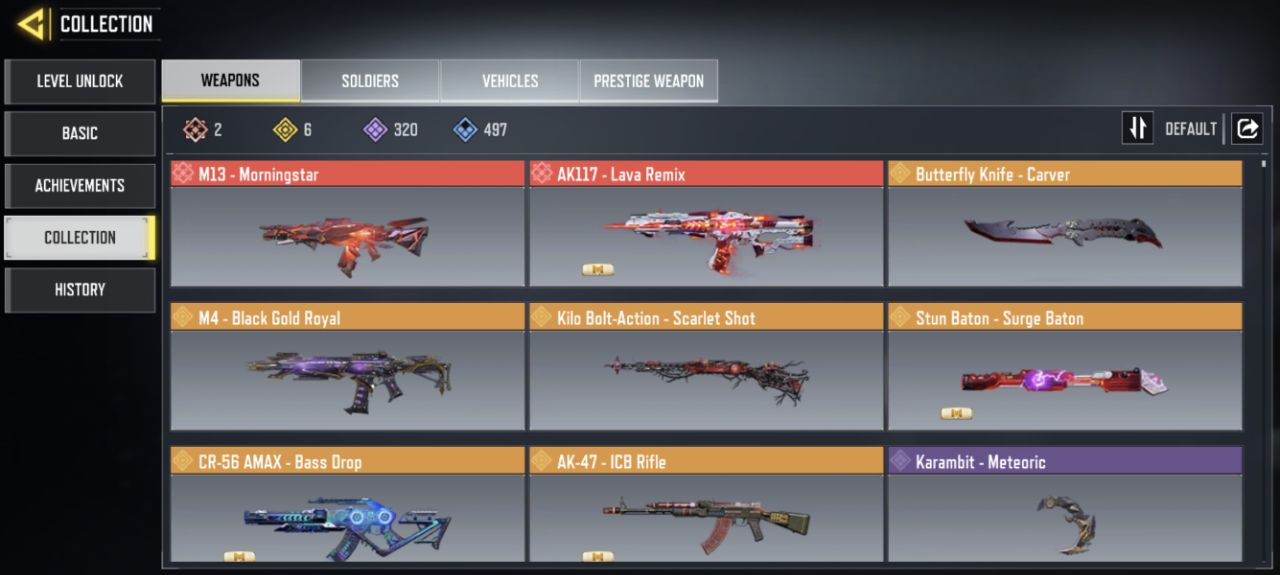Screen dimensions: 1280x575
Task: Switch to the Vehicles tab
Action: click(510, 81)
